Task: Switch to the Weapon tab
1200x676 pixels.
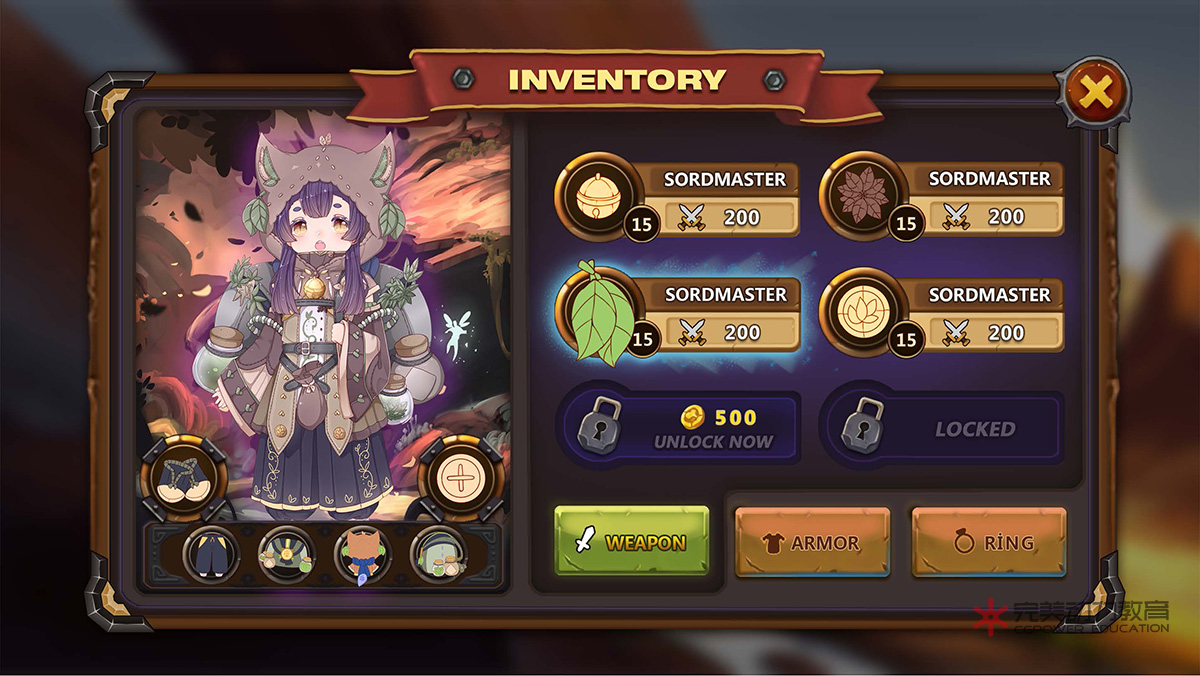Action: click(x=632, y=542)
